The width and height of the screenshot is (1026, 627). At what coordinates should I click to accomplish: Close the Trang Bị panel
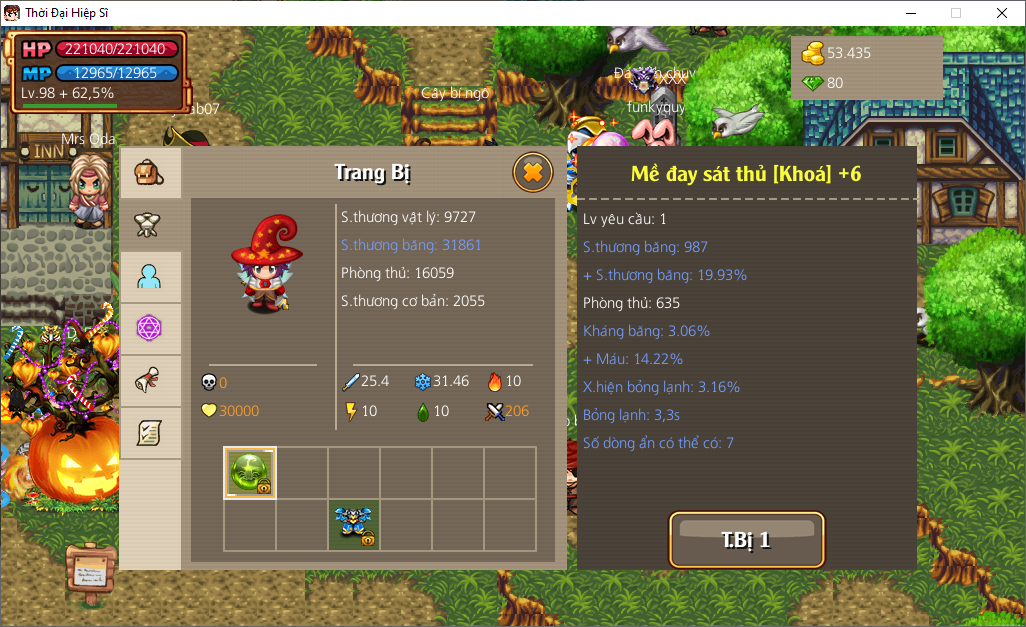pyautogui.click(x=533, y=173)
